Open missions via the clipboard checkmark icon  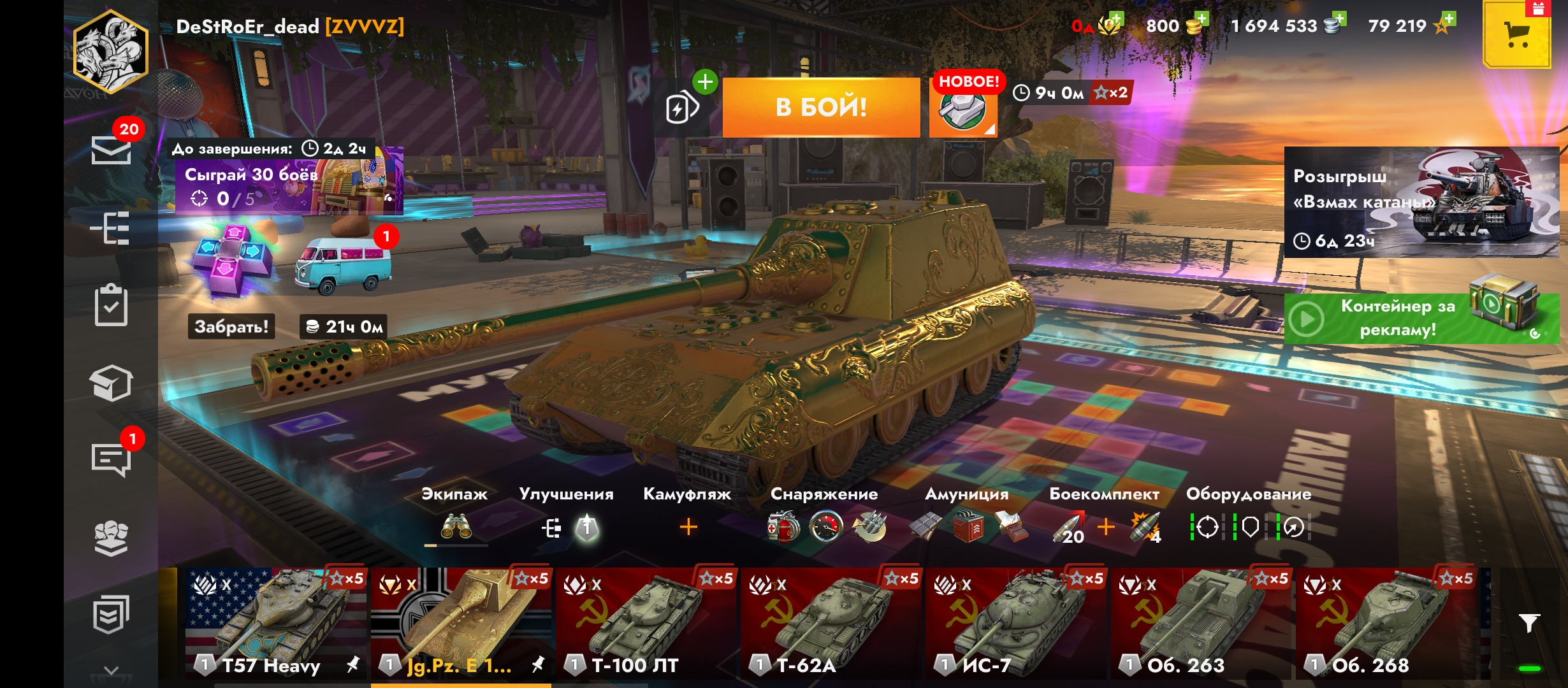point(111,306)
